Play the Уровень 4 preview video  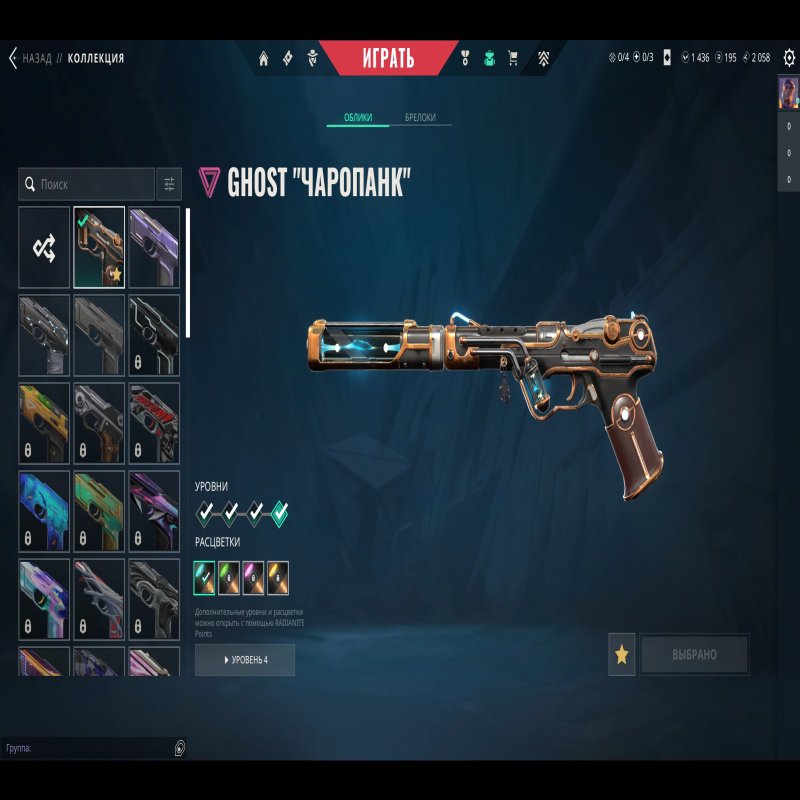[x=245, y=660]
